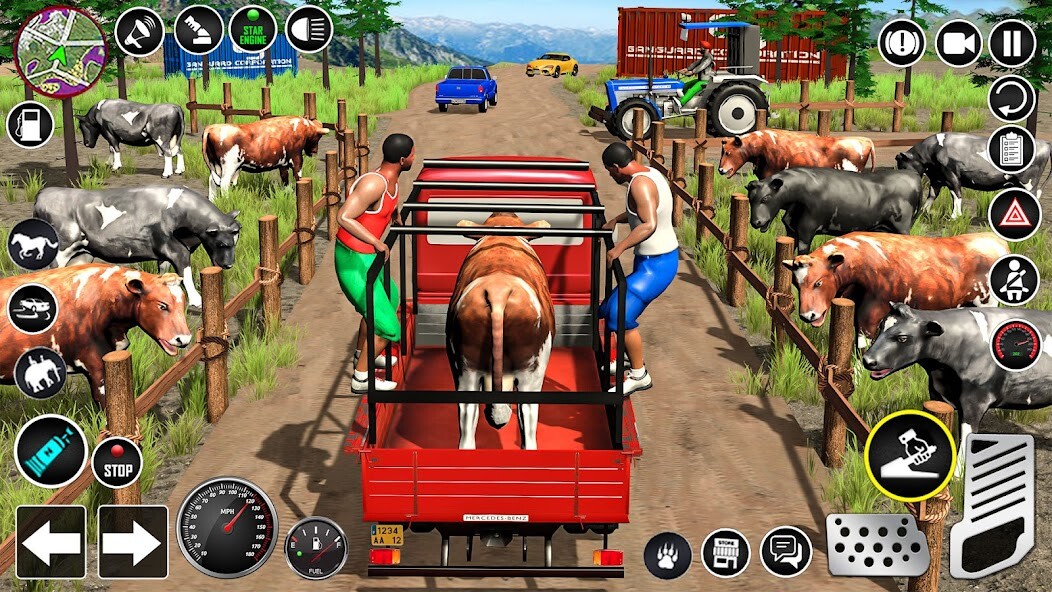This screenshot has width=1052, height=592.
Task: Select the horse icon
Action: pyautogui.click(x=32, y=245)
